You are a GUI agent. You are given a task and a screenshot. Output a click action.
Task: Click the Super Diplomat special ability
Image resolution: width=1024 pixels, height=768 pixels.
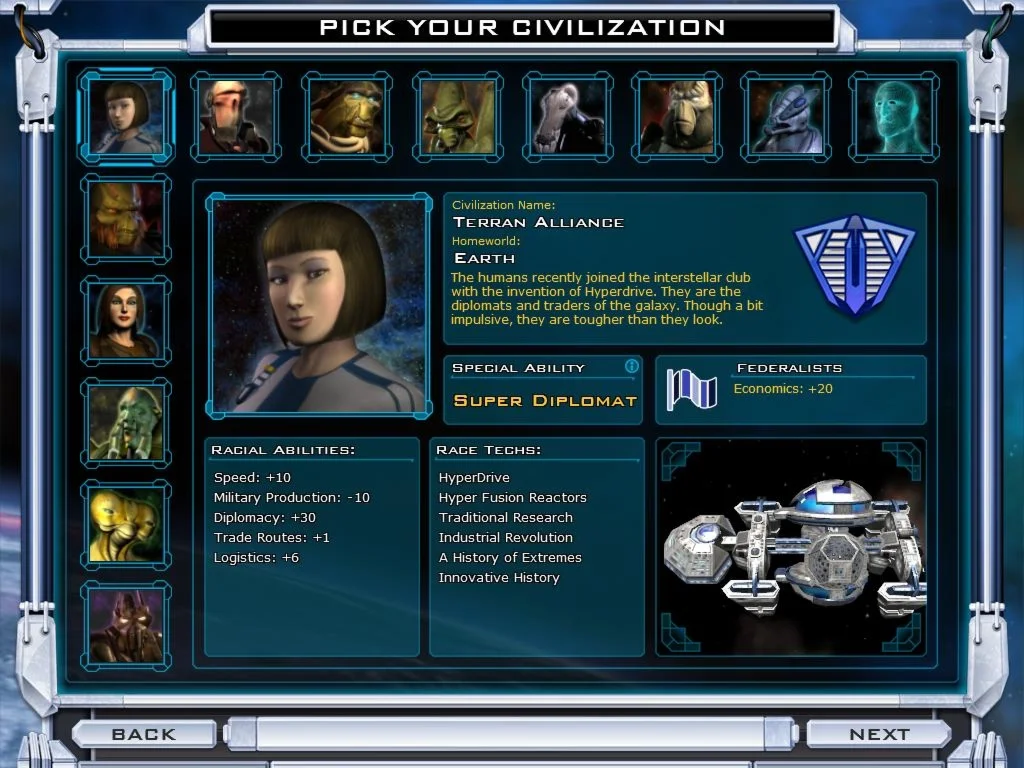(545, 401)
